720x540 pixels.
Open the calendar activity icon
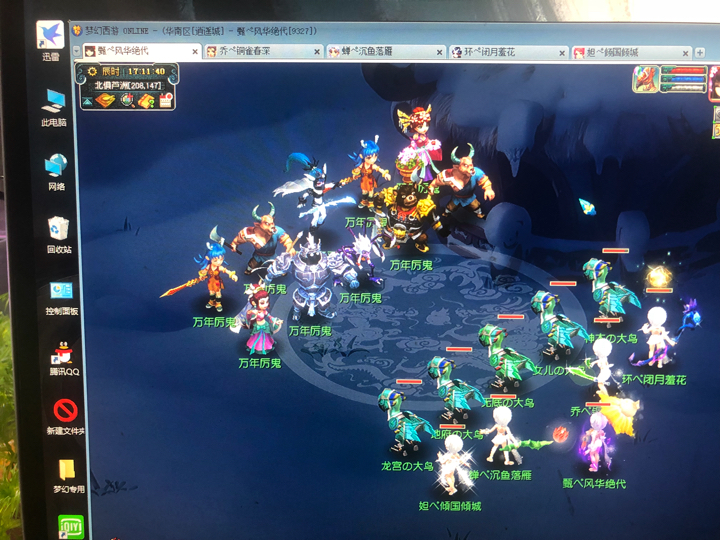tap(165, 99)
